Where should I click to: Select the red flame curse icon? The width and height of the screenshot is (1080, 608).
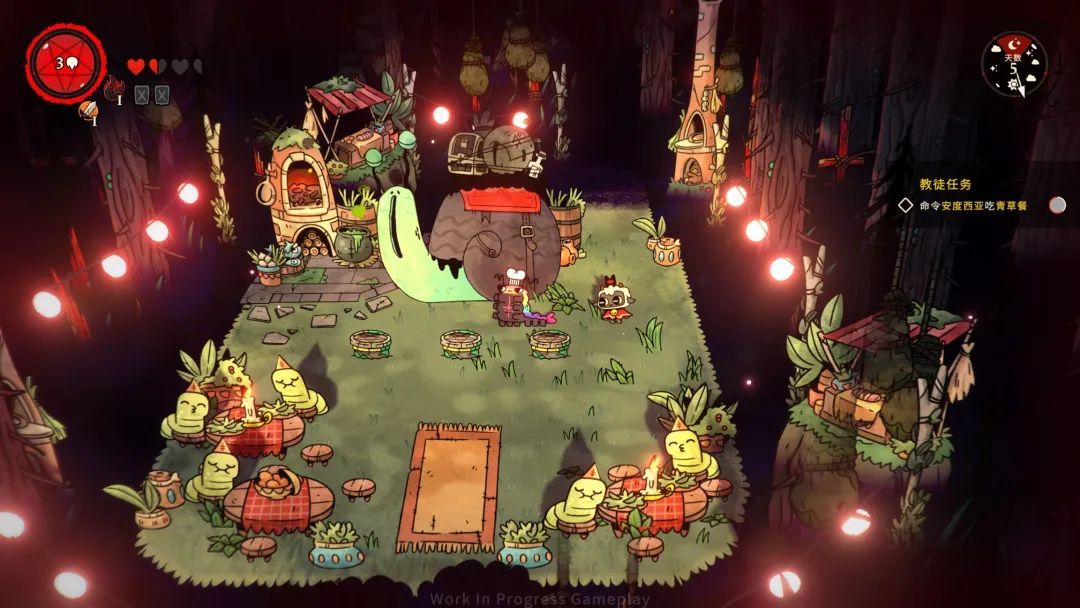click(x=112, y=90)
